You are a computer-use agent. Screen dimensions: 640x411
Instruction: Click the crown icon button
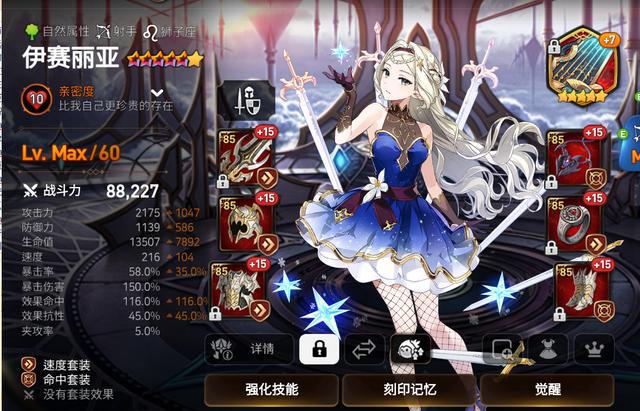594,349
